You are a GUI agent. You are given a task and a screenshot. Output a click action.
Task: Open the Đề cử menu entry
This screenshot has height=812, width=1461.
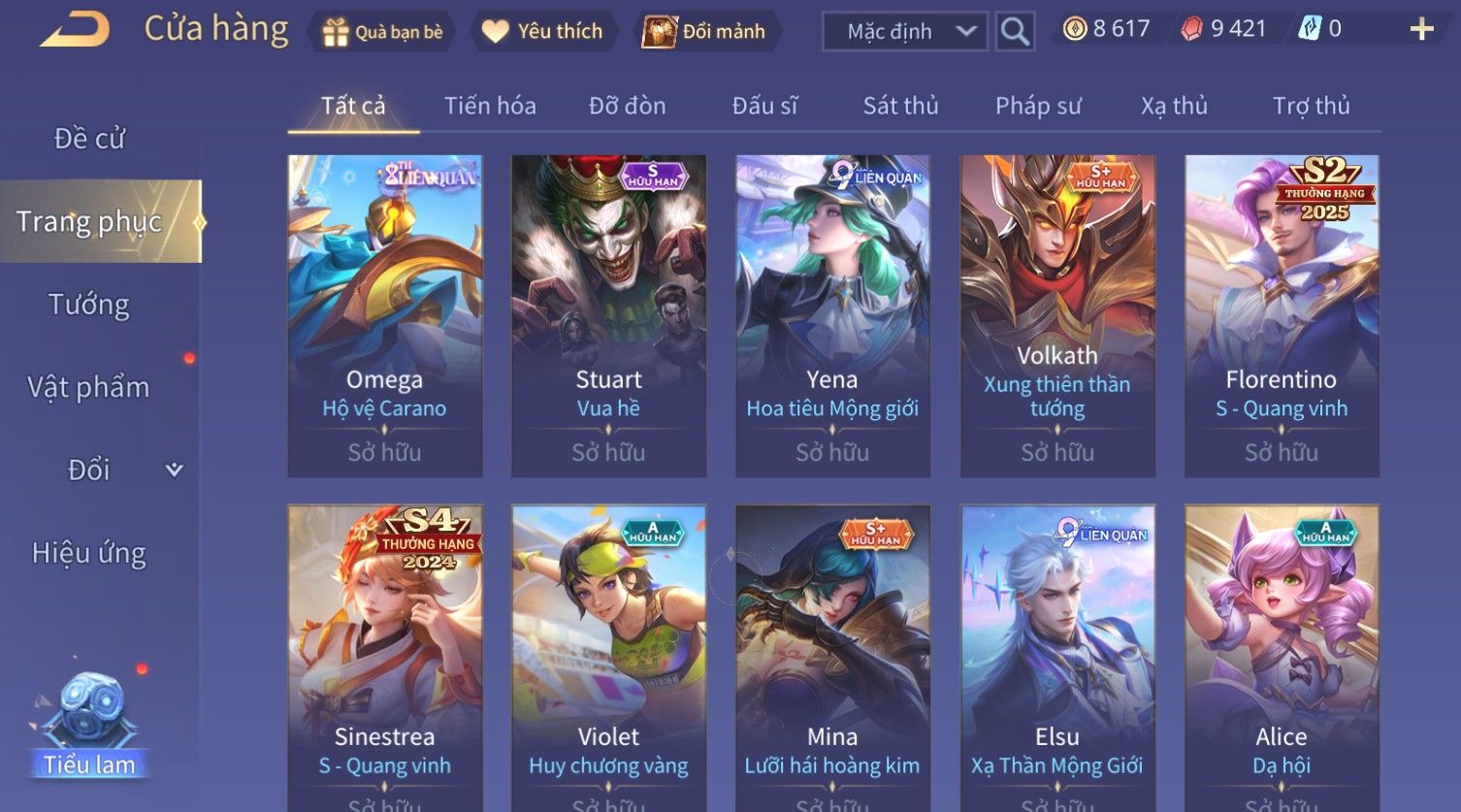click(x=89, y=139)
